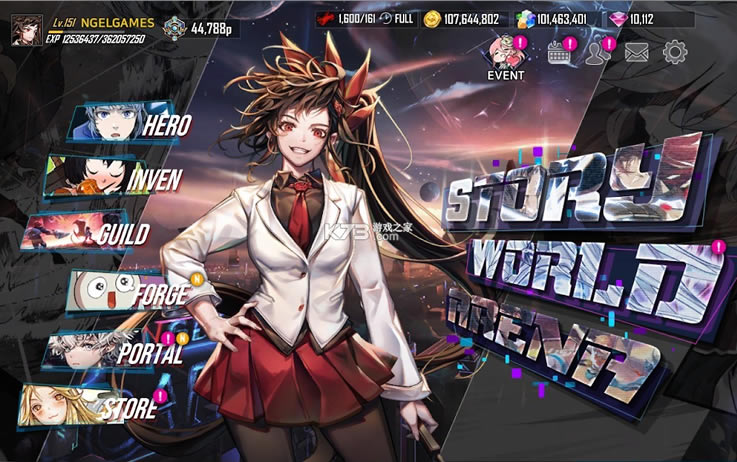Click the player profile avatar
737x462 pixels.
pos(20,29)
